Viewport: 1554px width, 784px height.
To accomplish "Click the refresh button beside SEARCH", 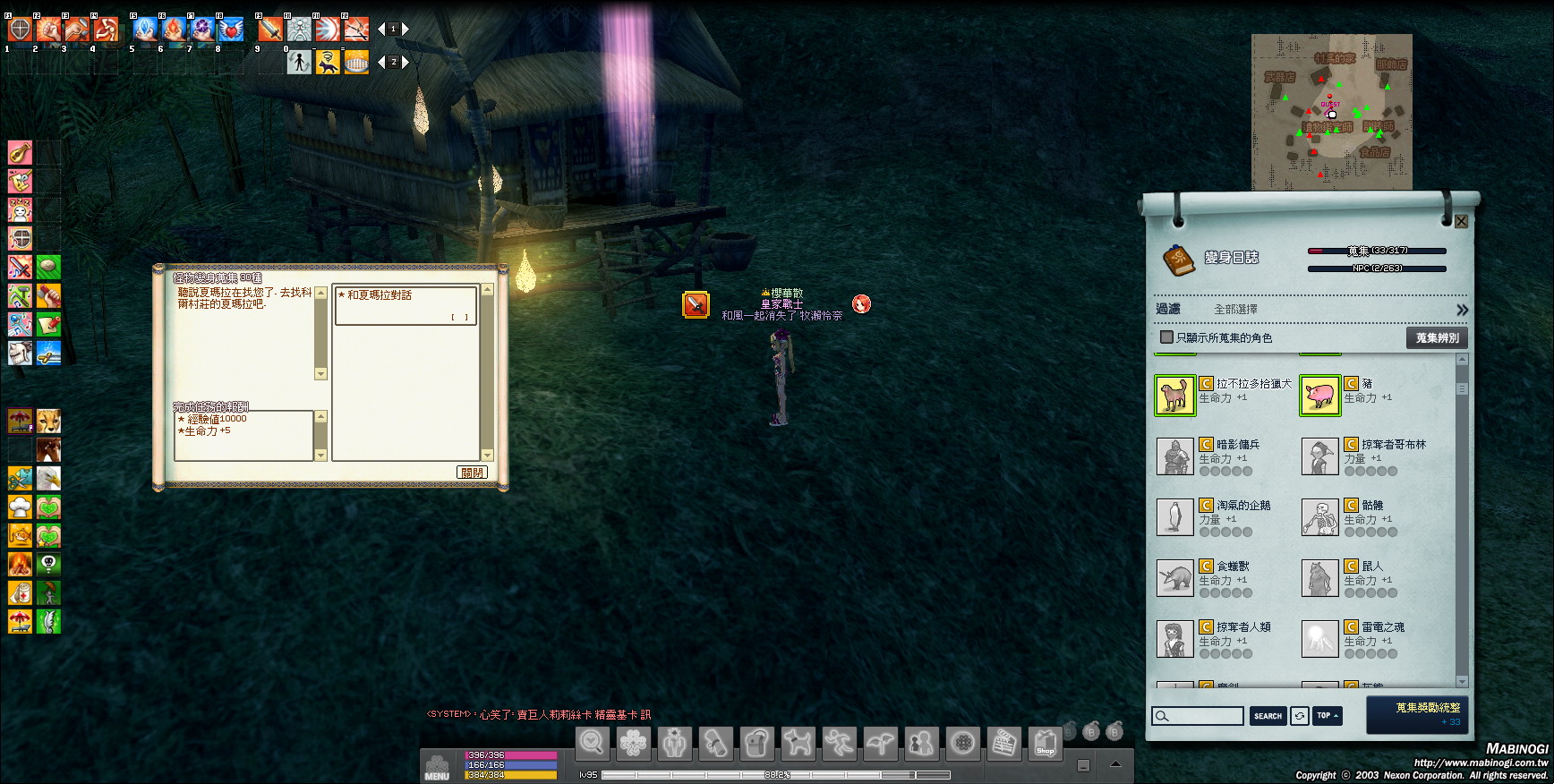I will click(x=1299, y=716).
